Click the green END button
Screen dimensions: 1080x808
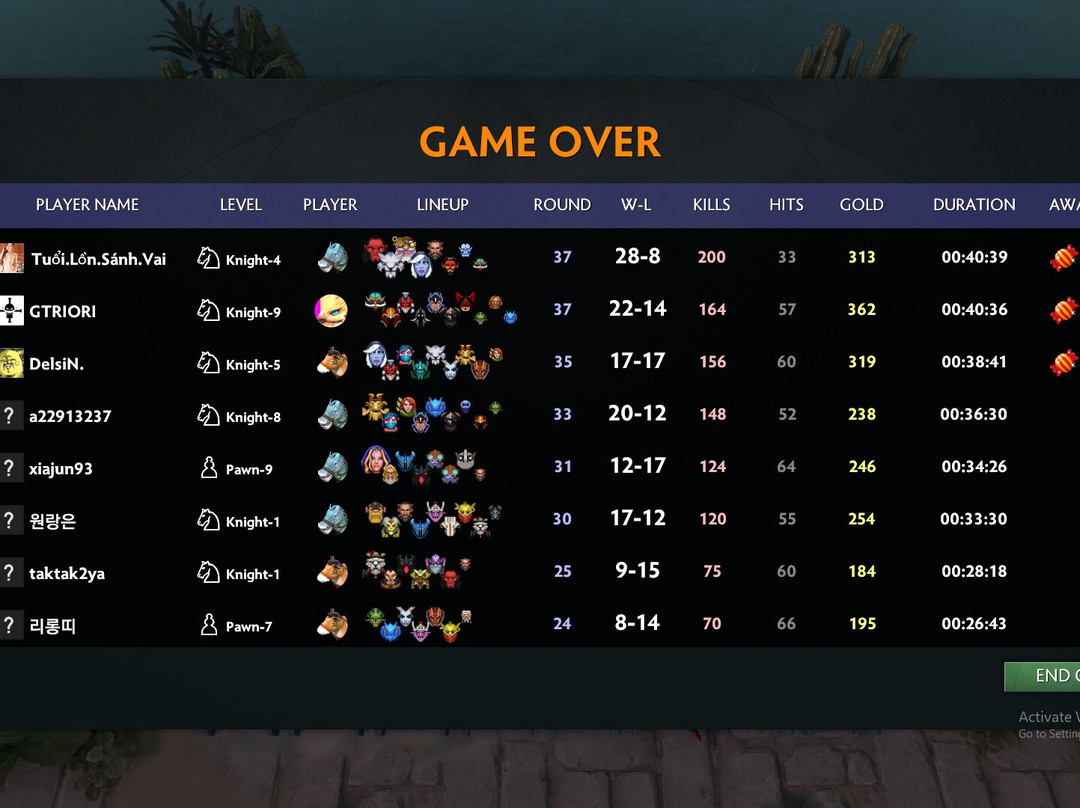[x=1045, y=676]
